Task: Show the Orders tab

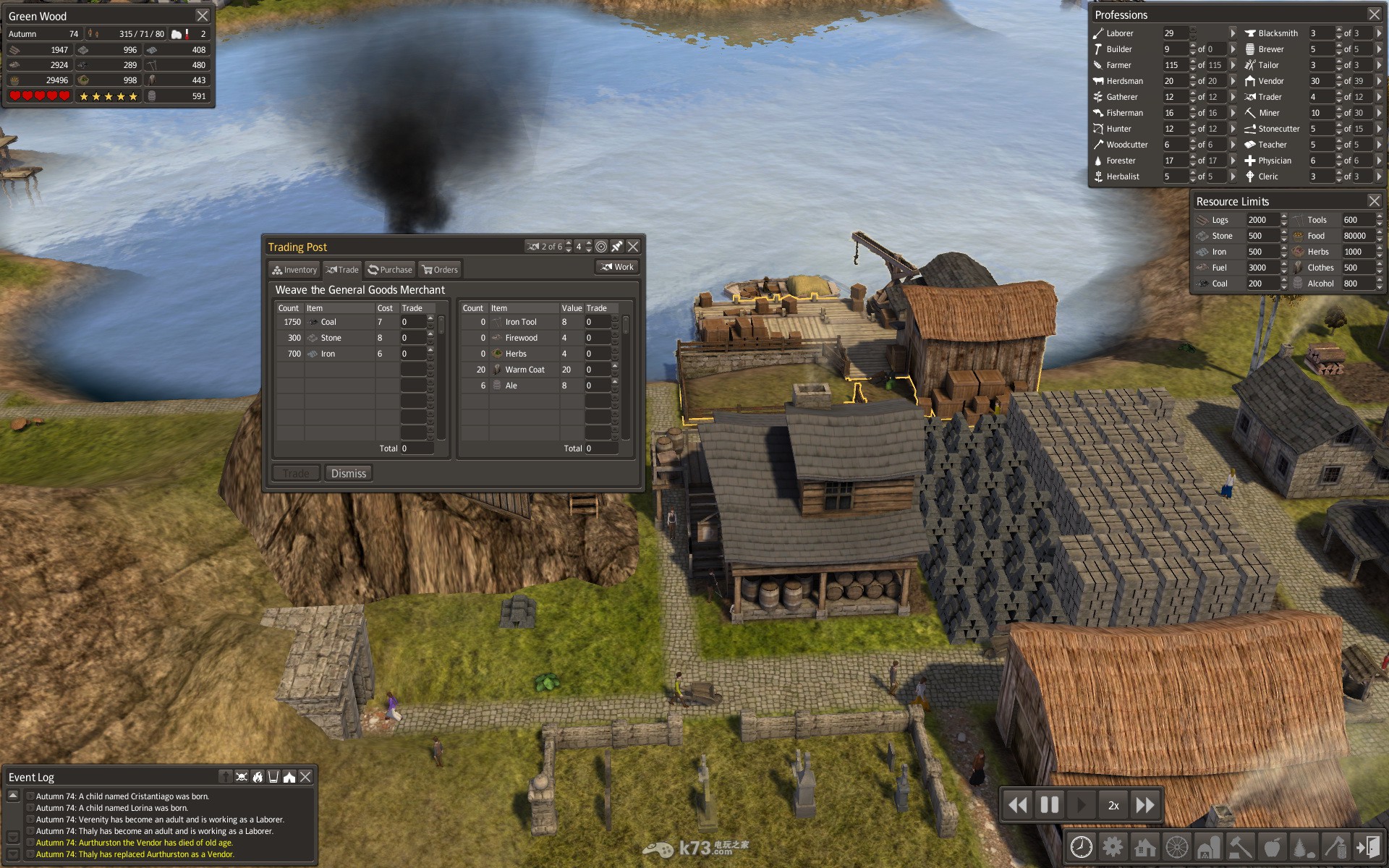Action: 440,270
